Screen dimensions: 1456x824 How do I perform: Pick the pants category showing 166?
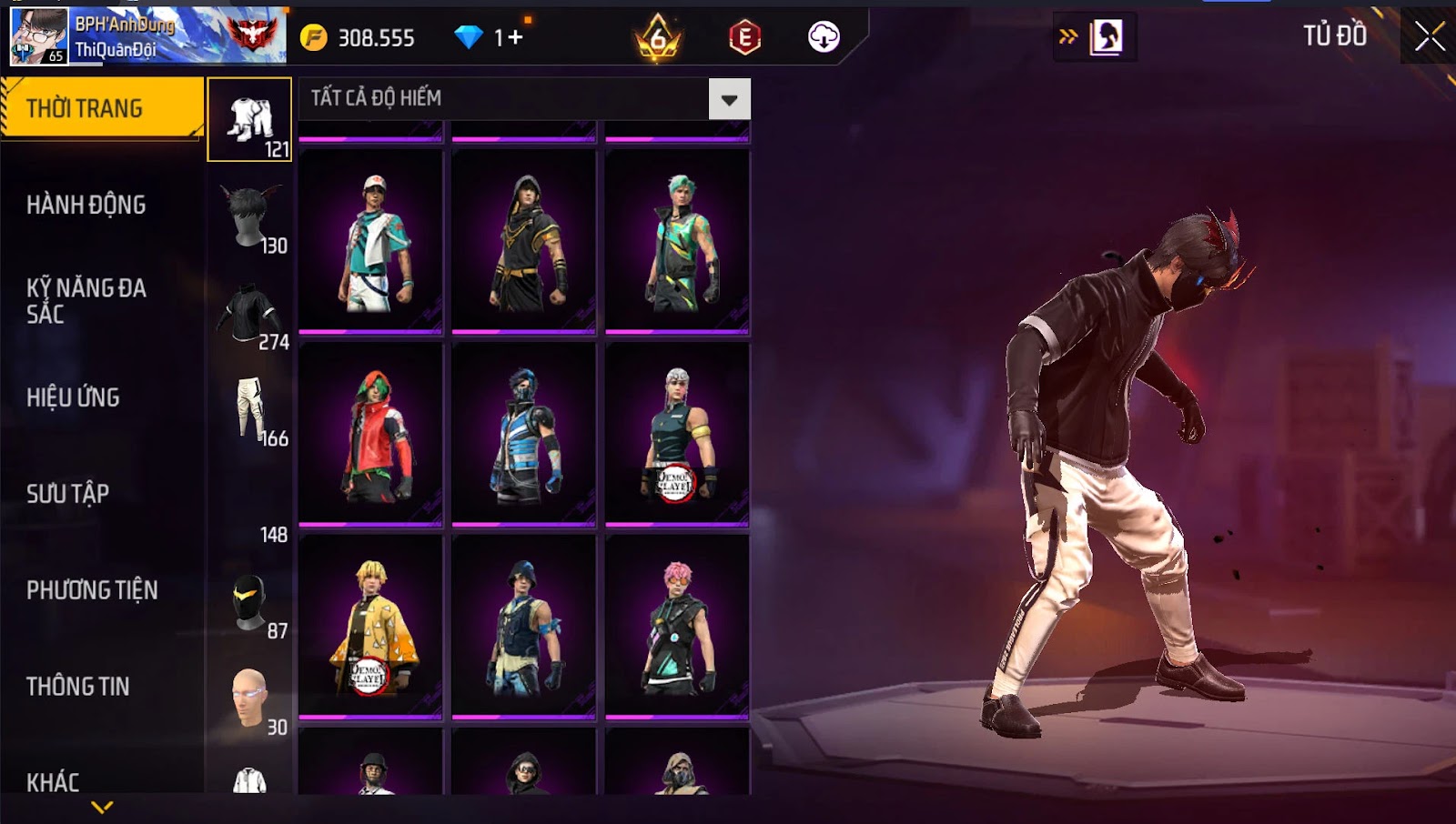[x=249, y=410]
